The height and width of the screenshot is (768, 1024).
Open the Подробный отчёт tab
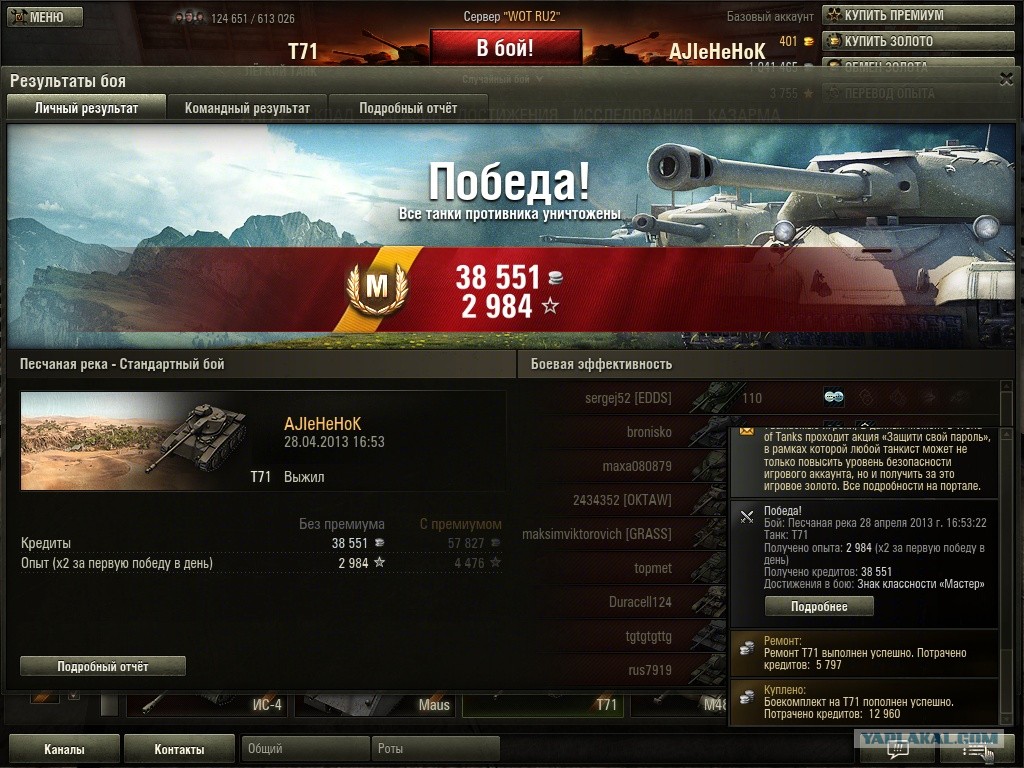(x=408, y=108)
